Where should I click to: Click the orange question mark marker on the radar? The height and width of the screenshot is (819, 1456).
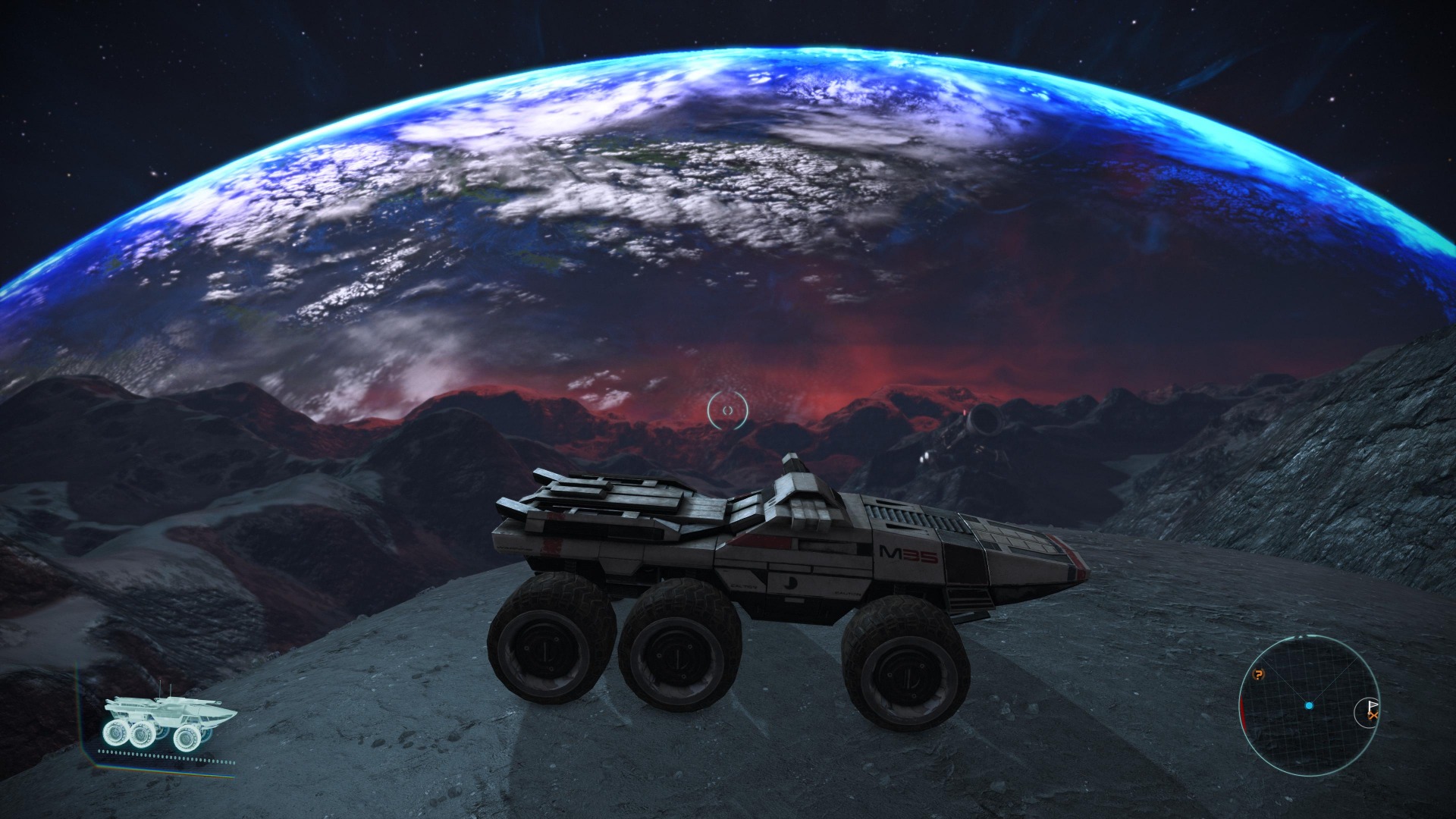point(1258,674)
